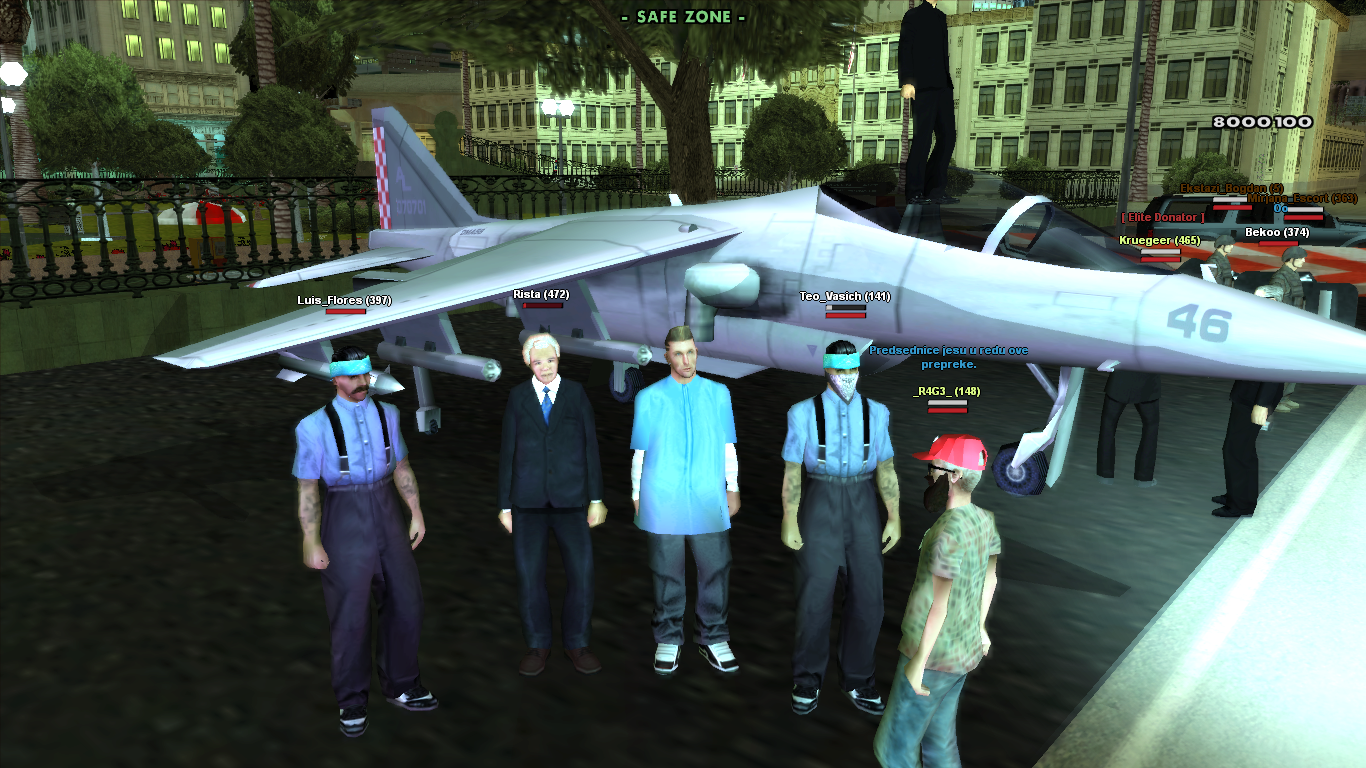Image resolution: width=1366 pixels, height=768 pixels.
Task: Click the Teo_Vasich (141) nametag
Action: [843, 296]
